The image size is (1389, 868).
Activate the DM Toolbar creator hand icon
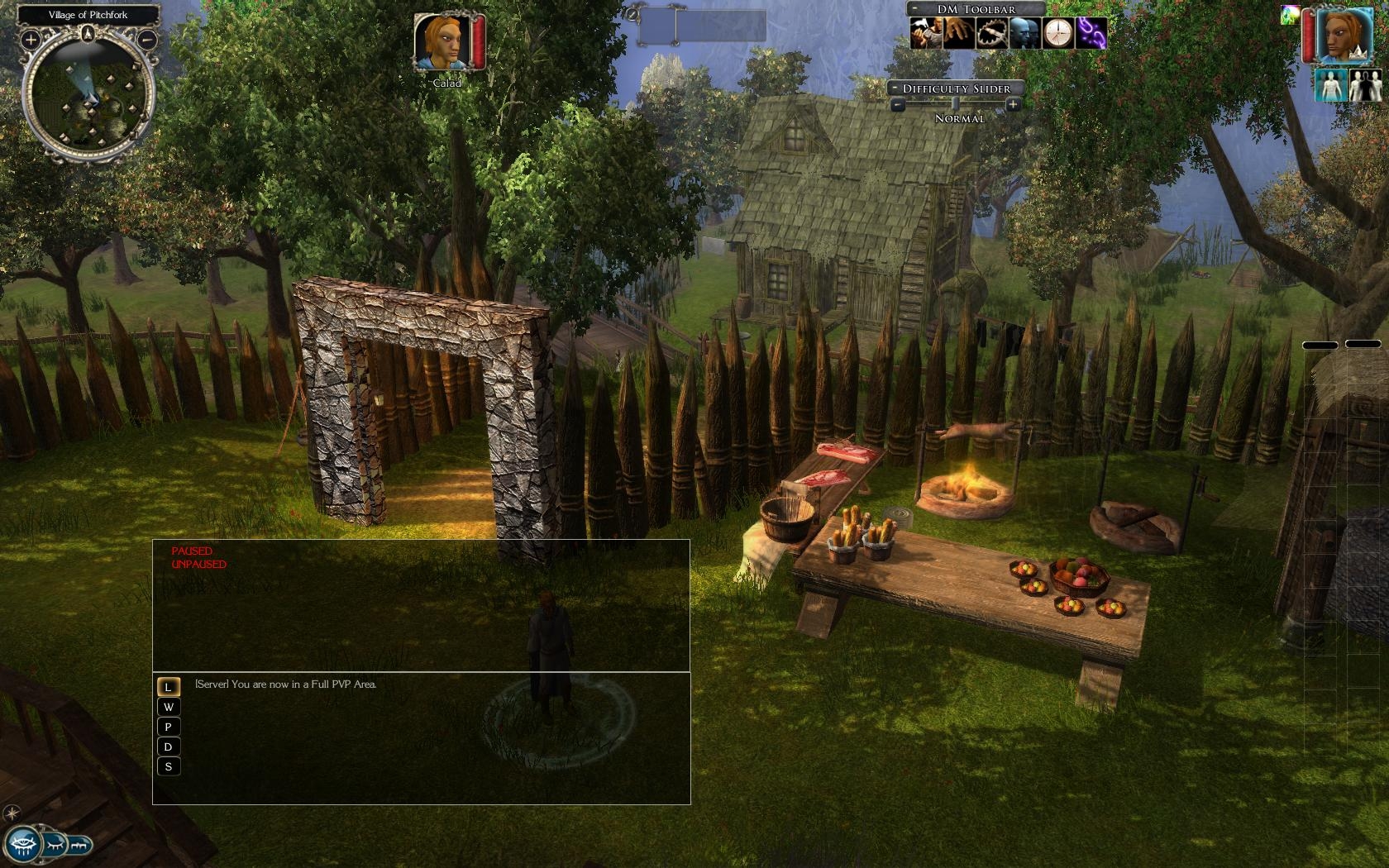pyautogui.click(x=926, y=33)
